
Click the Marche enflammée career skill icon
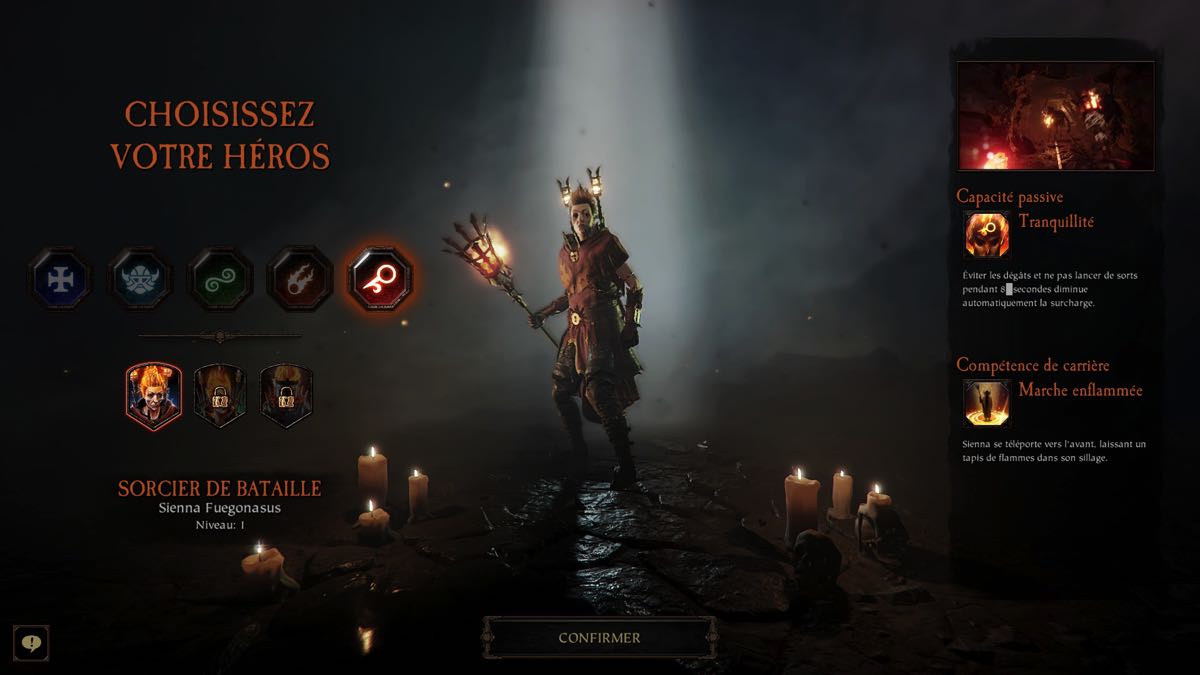(x=986, y=403)
